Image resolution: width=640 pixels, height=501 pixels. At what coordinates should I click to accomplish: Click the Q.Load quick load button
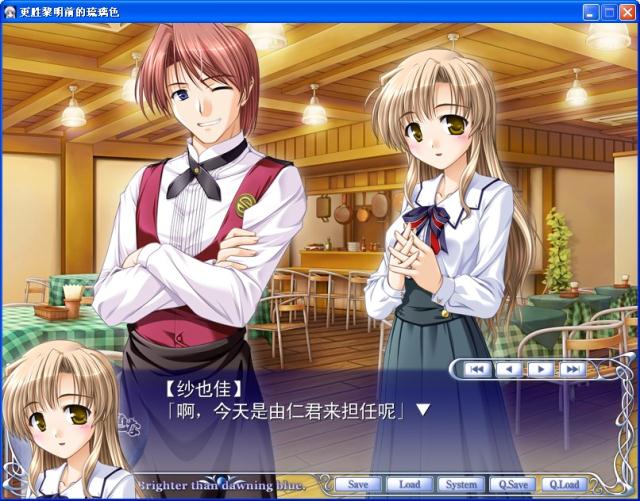565,485
